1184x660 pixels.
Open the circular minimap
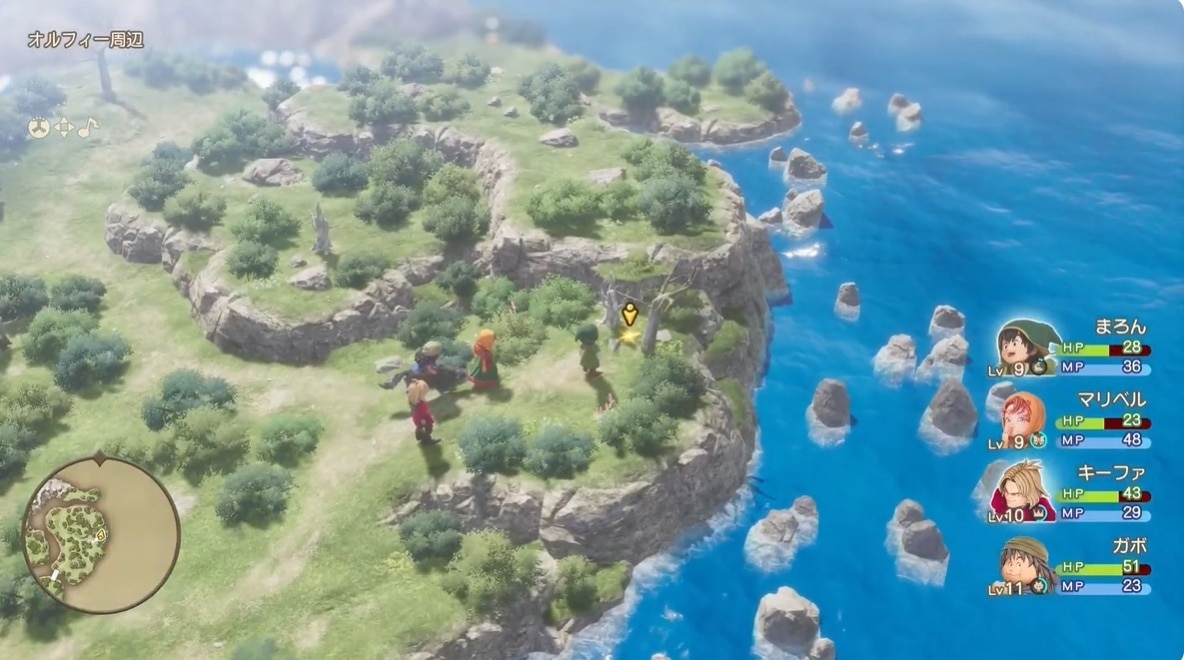tap(101, 534)
